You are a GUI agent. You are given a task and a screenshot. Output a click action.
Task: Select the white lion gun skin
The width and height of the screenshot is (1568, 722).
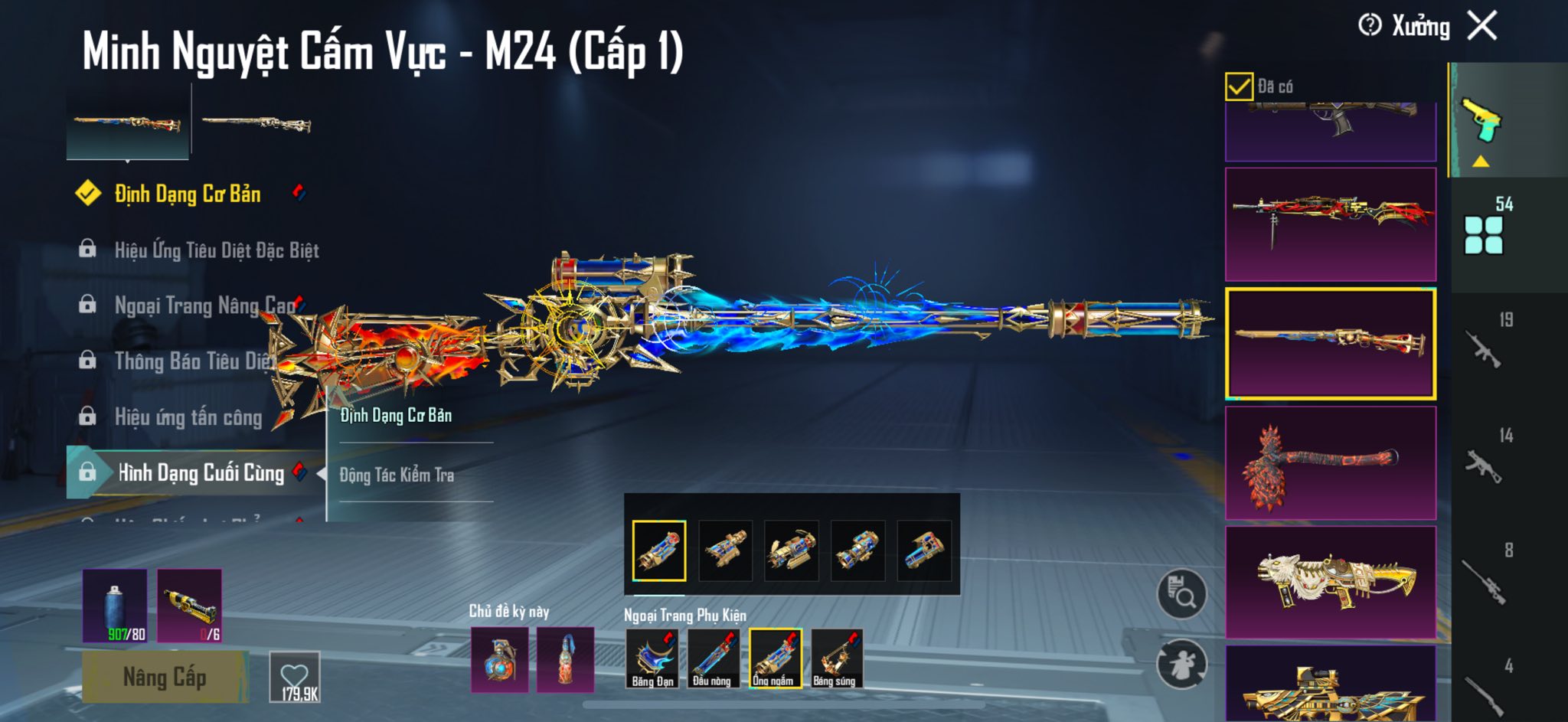pyautogui.click(x=1331, y=582)
